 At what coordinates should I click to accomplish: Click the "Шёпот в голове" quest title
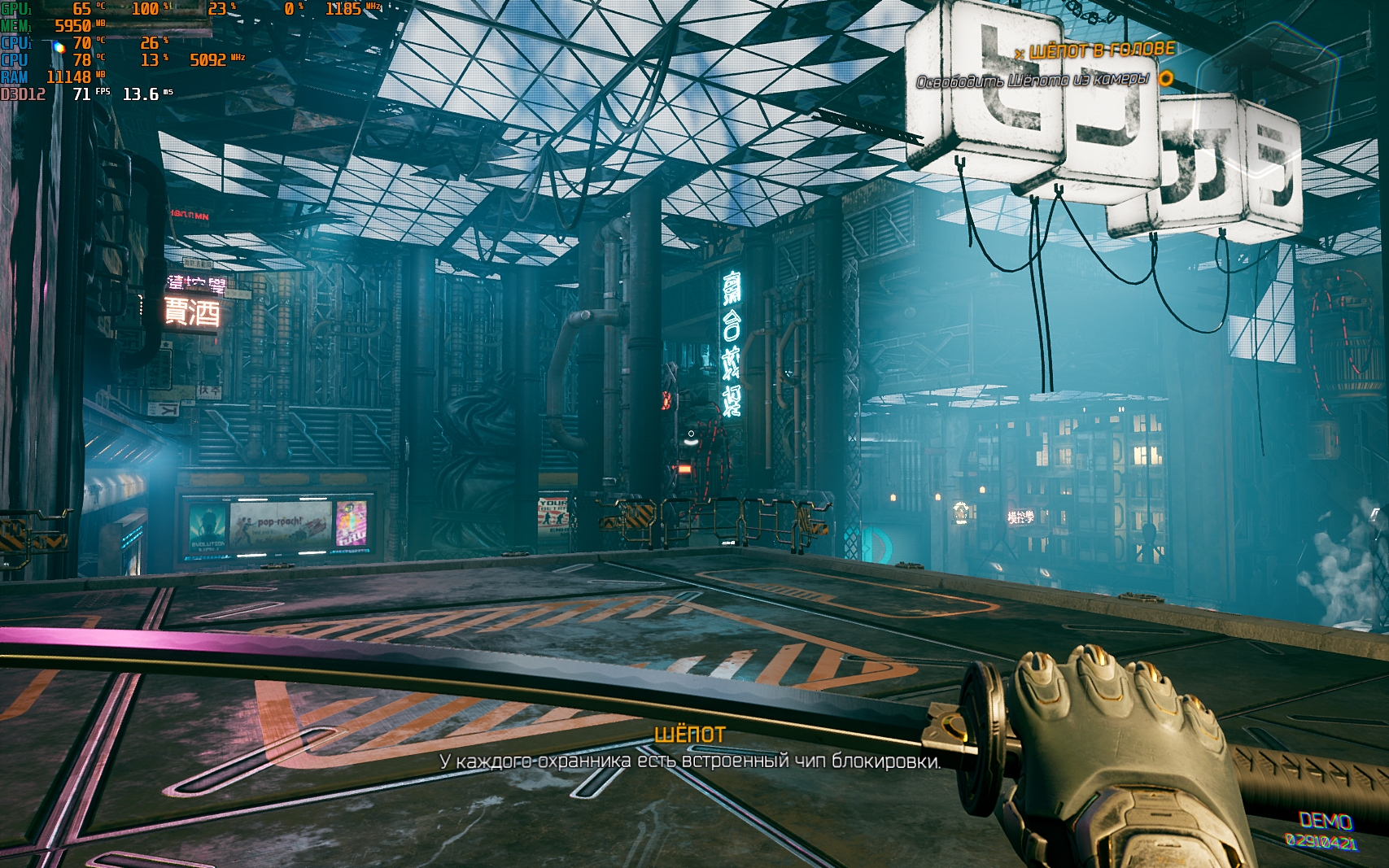coord(1102,50)
